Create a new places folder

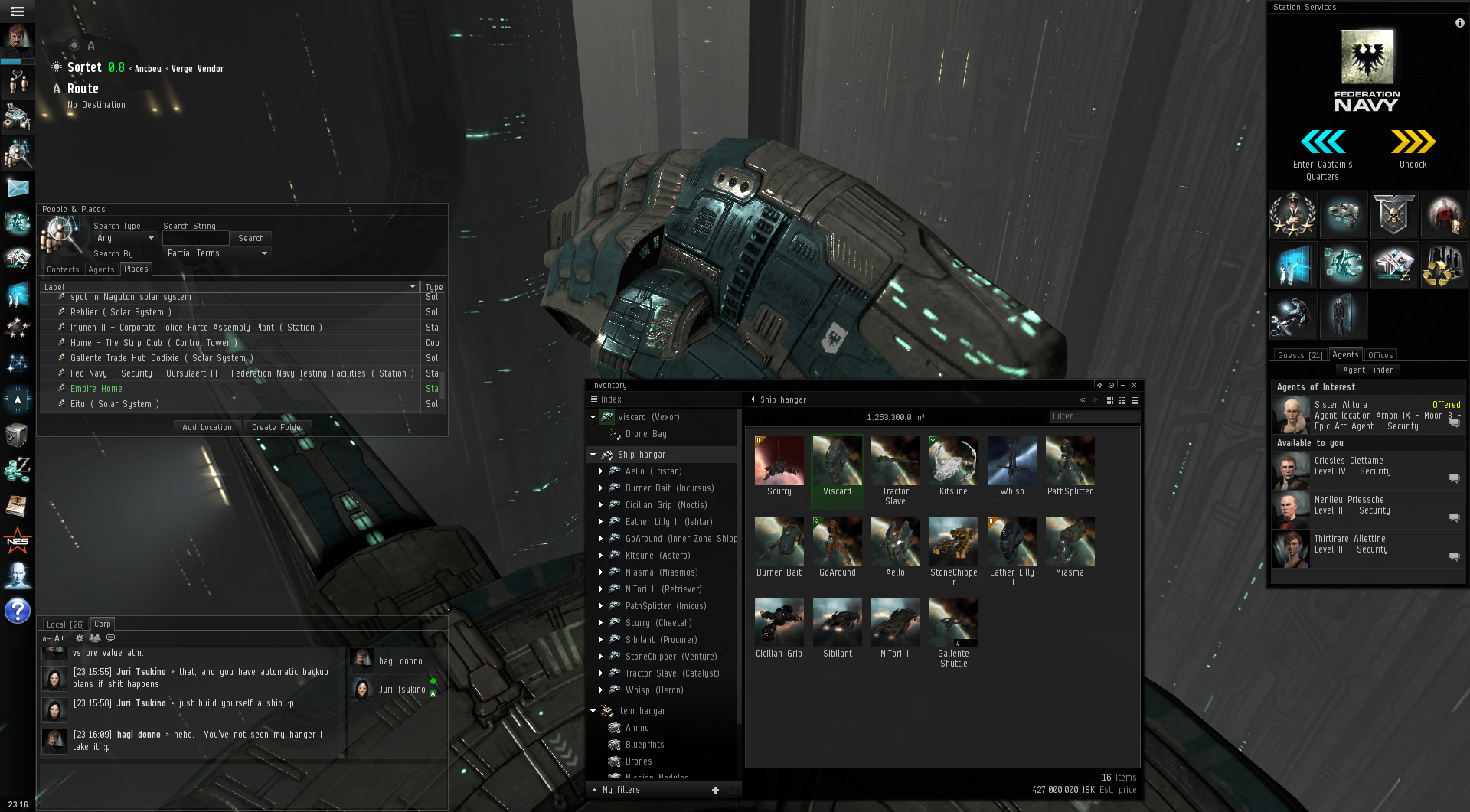pos(277,427)
